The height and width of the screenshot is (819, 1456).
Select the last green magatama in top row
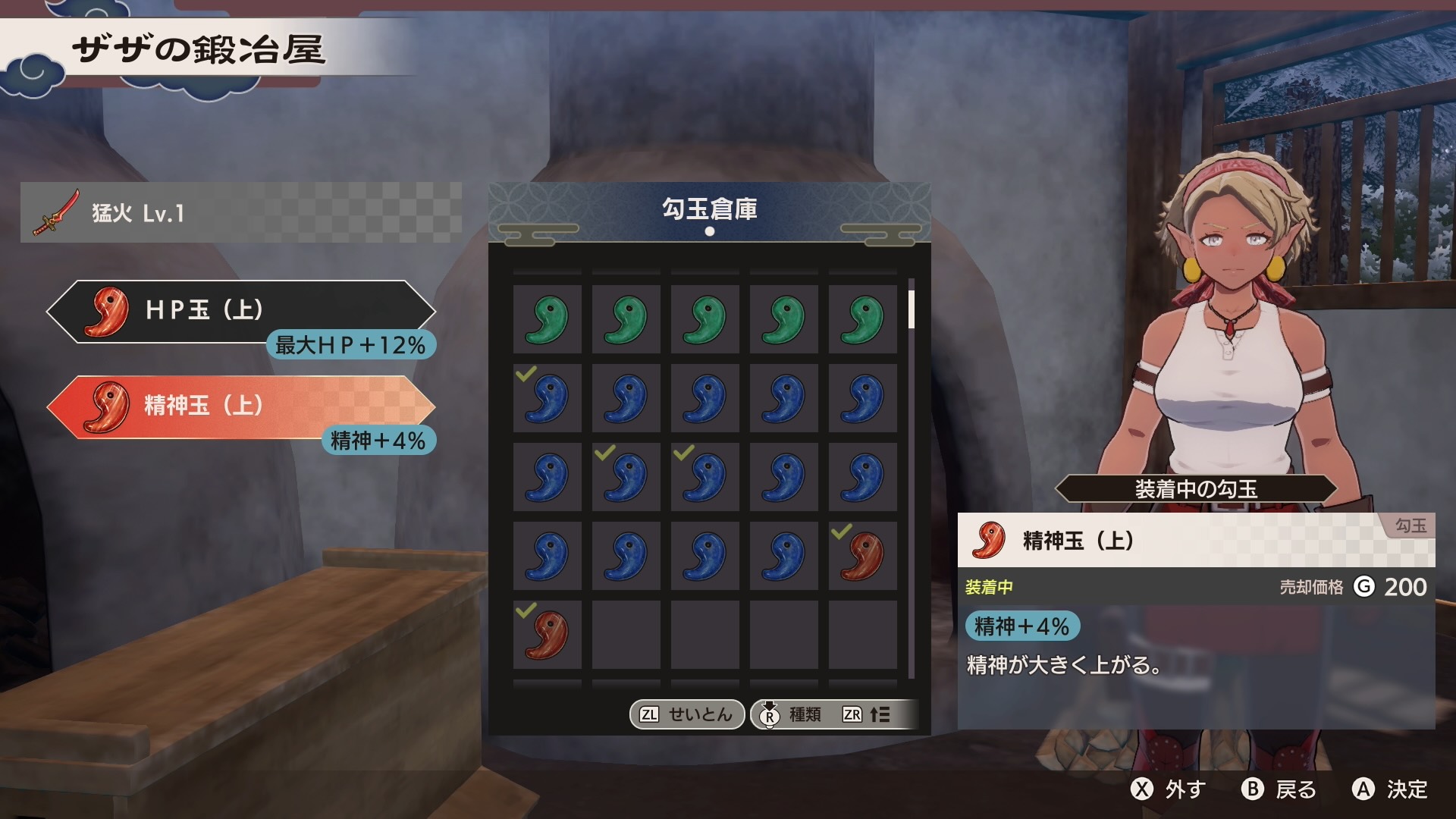point(863,318)
